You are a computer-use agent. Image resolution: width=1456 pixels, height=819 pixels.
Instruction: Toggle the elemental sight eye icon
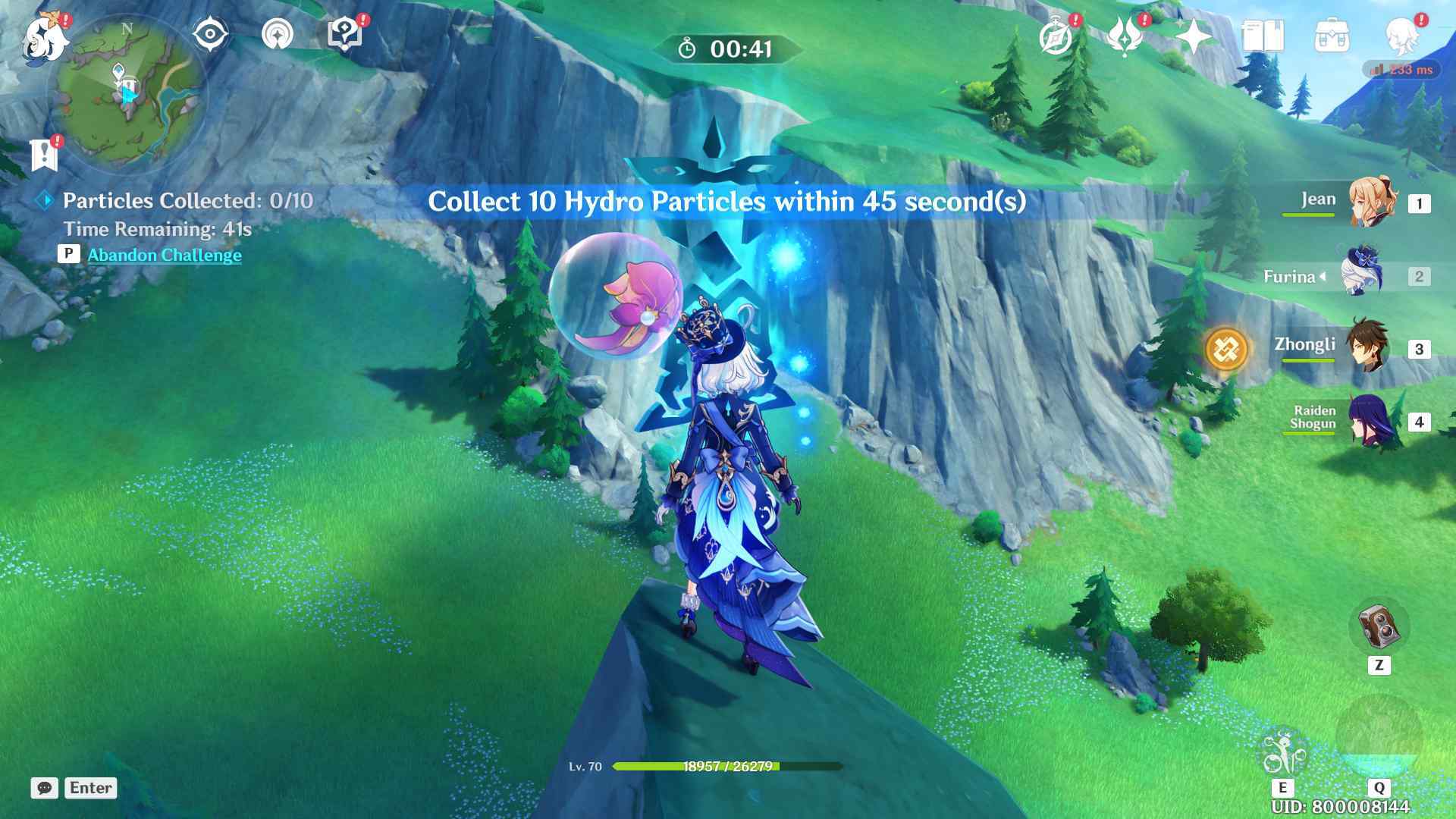tap(210, 35)
